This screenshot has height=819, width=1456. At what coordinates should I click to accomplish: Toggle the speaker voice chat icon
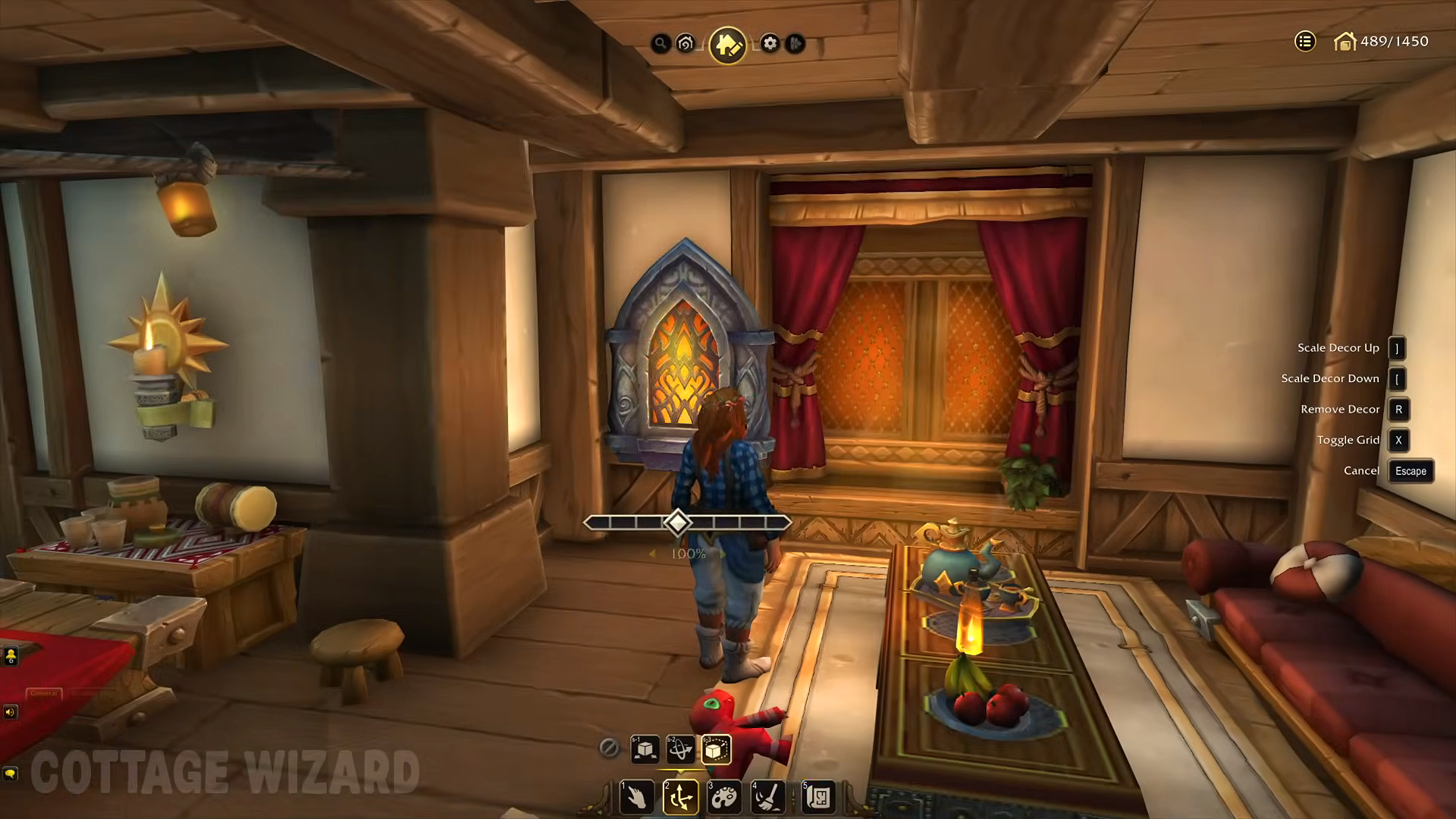[10, 711]
